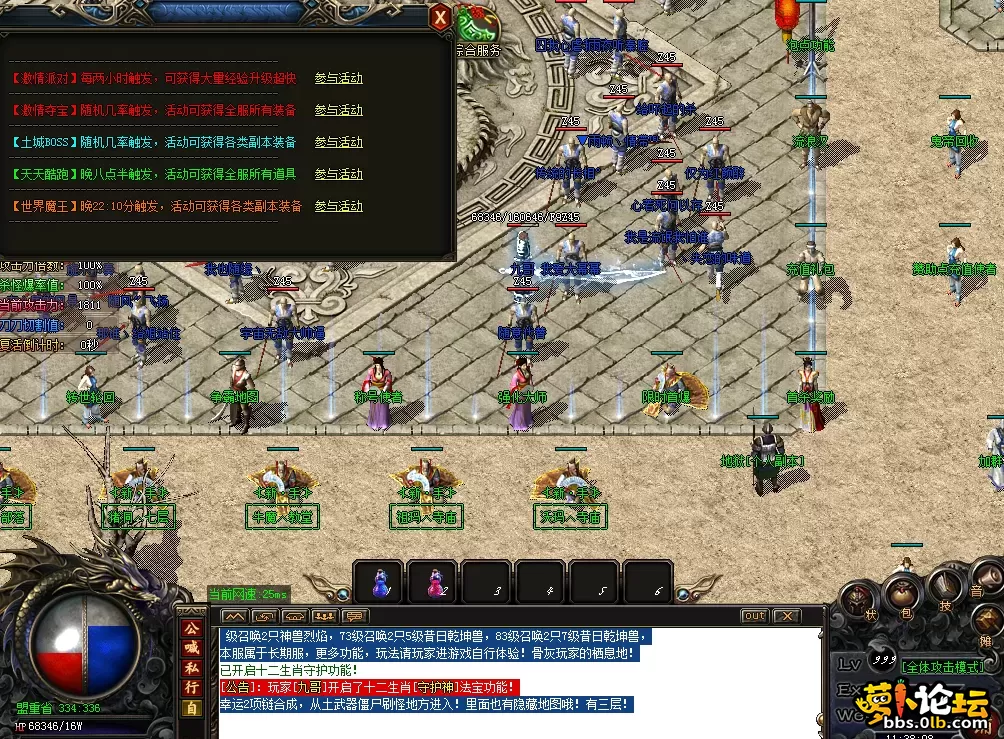
Task: Select the 喊 shout chat channel
Action: click(x=191, y=648)
